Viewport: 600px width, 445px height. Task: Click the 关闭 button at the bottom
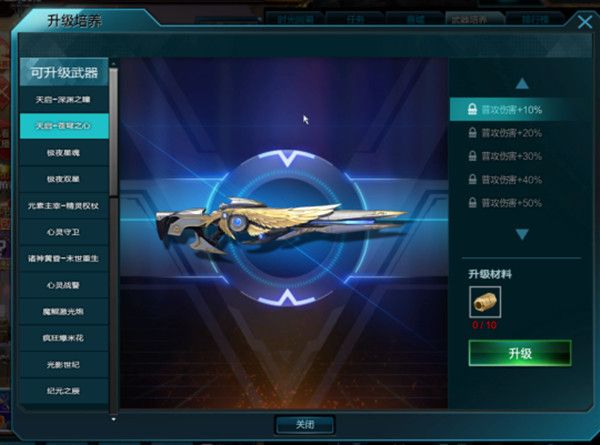304,424
